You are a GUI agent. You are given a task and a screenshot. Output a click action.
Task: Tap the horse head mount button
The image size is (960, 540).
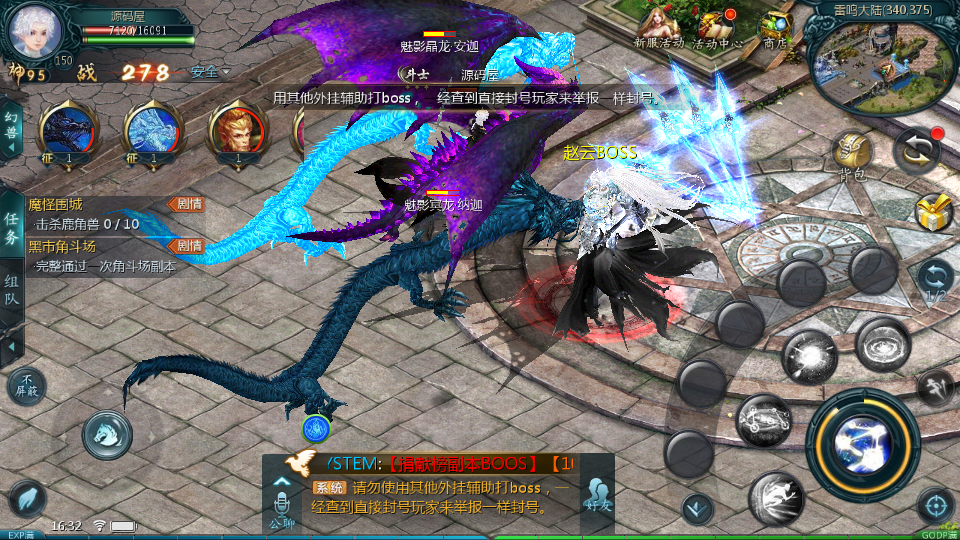tap(108, 433)
